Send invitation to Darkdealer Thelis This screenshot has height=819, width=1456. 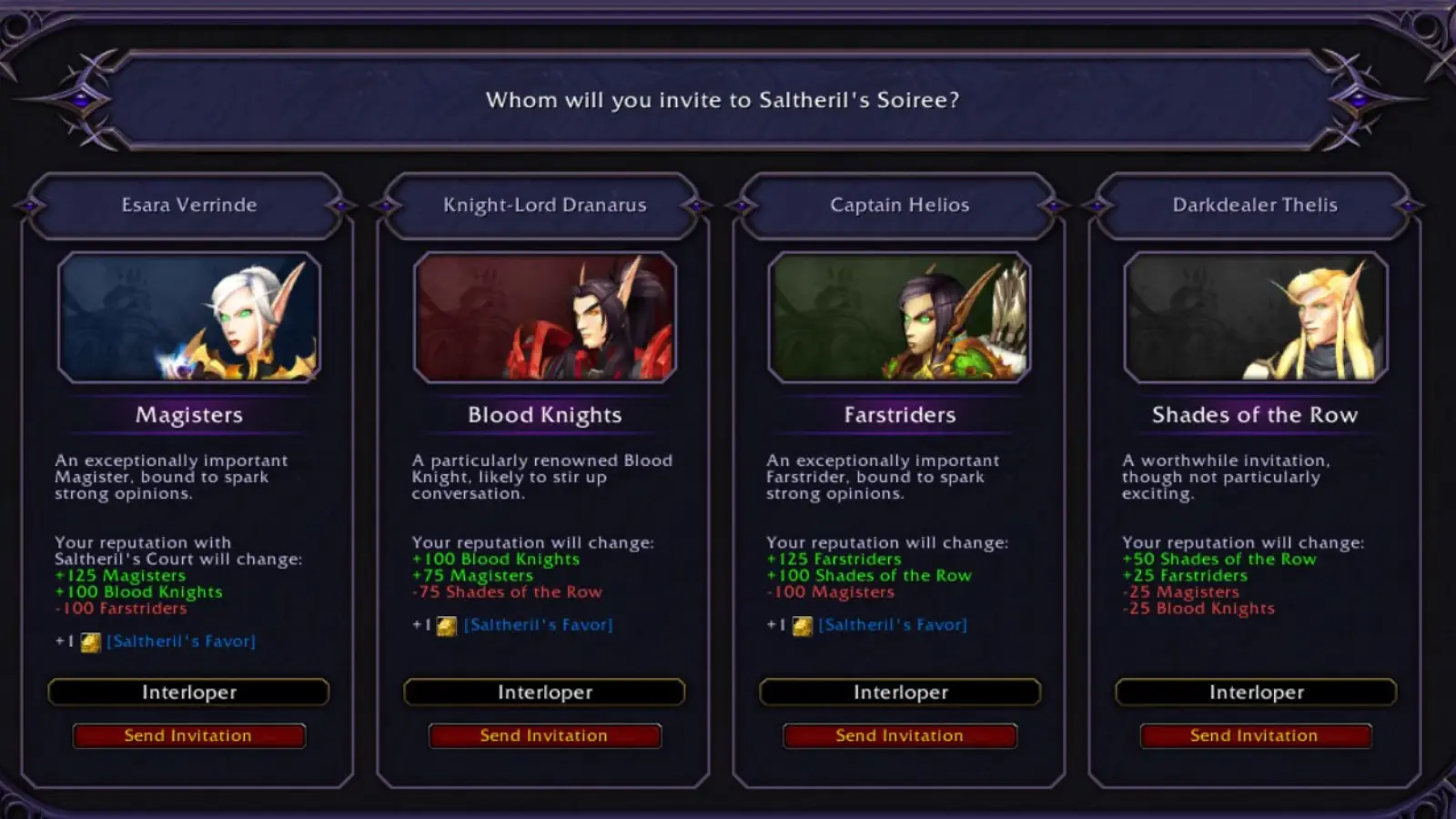pos(1255,735)
